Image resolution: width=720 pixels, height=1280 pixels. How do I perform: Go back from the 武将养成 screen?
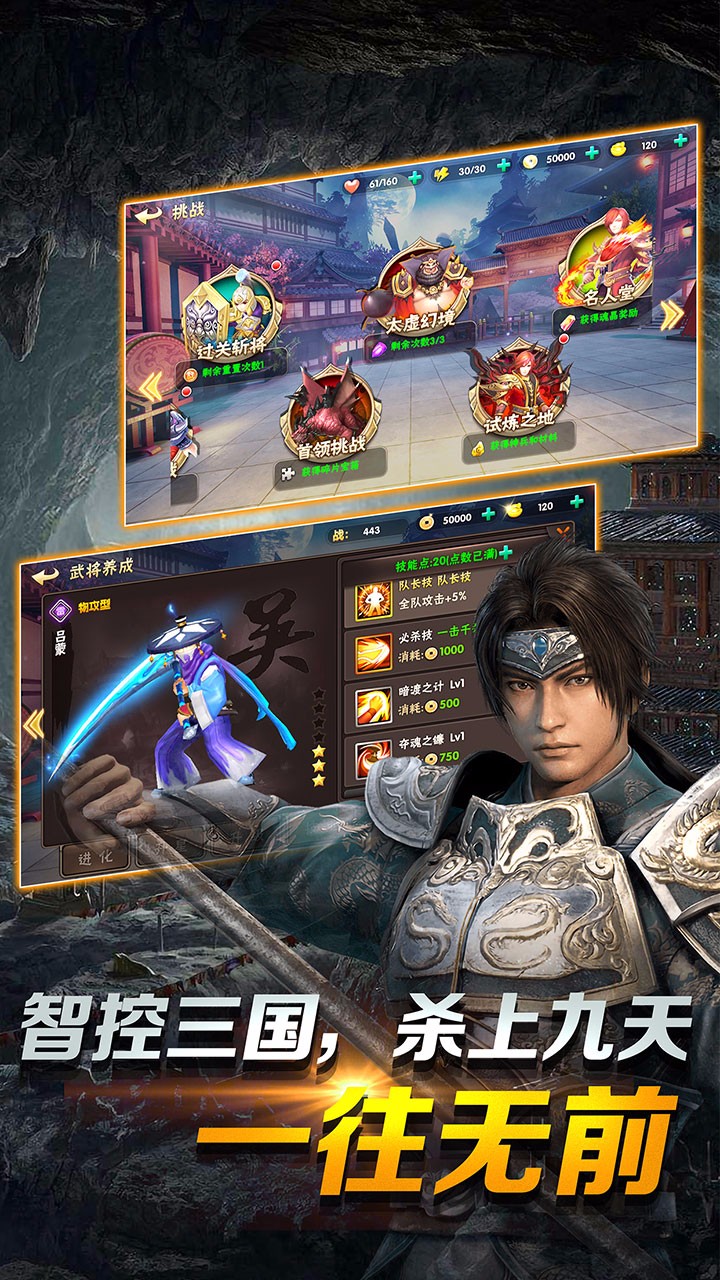coord(46,575)
